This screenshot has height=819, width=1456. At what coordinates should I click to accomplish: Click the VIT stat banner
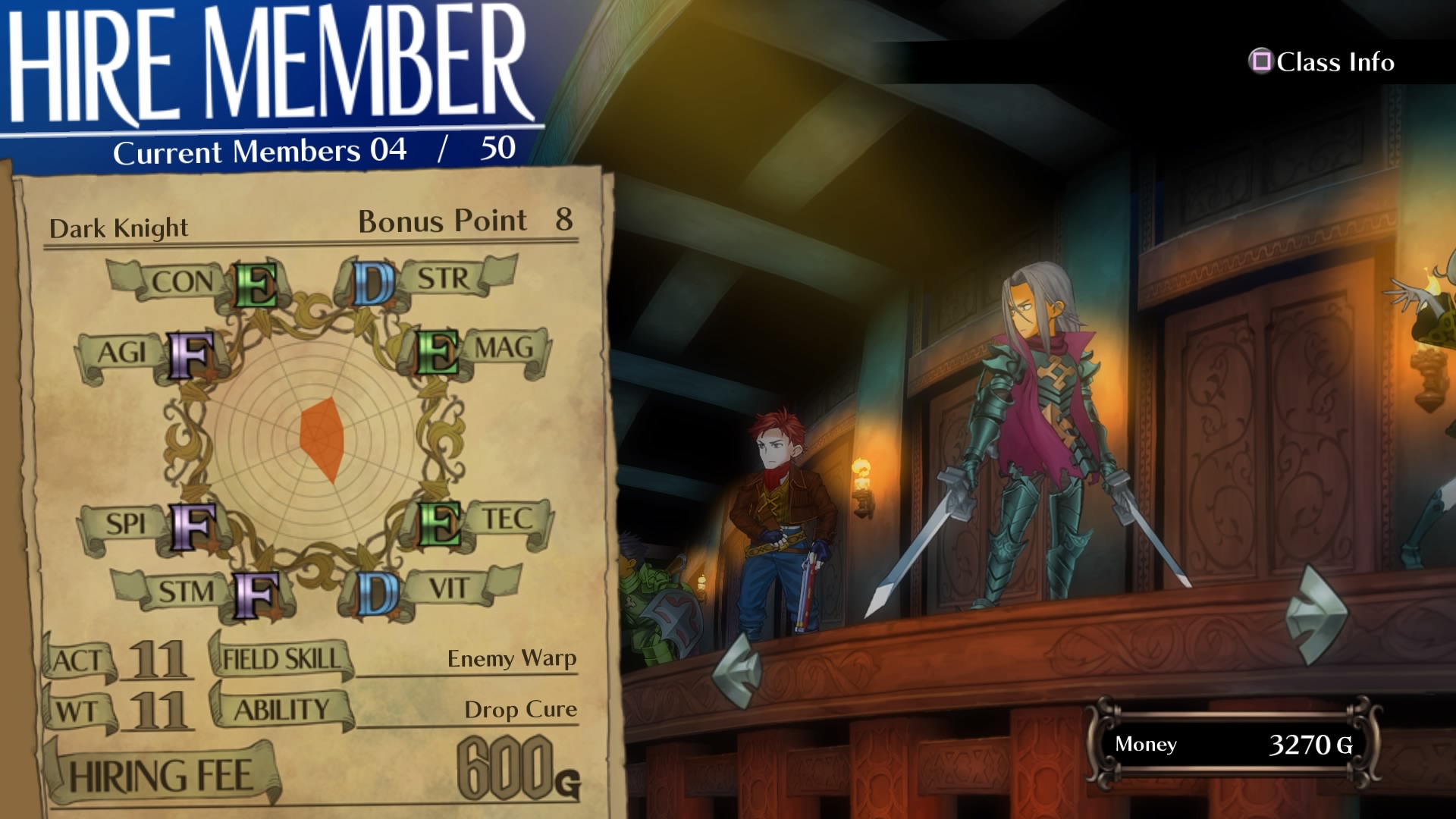coord(449,588)
